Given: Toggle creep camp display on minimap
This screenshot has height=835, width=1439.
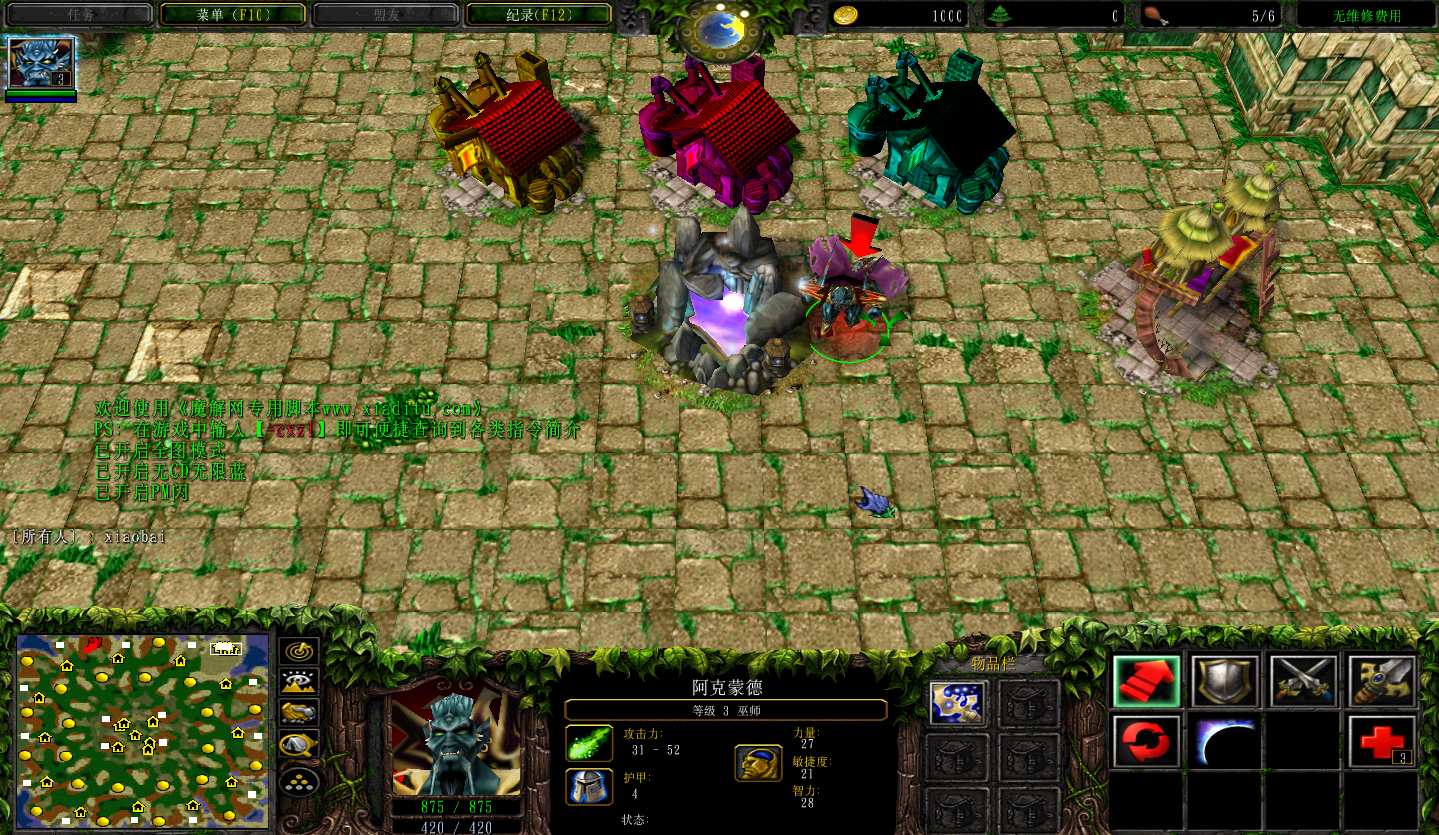Looking at the screenshot, I should (x=299, y=744).
